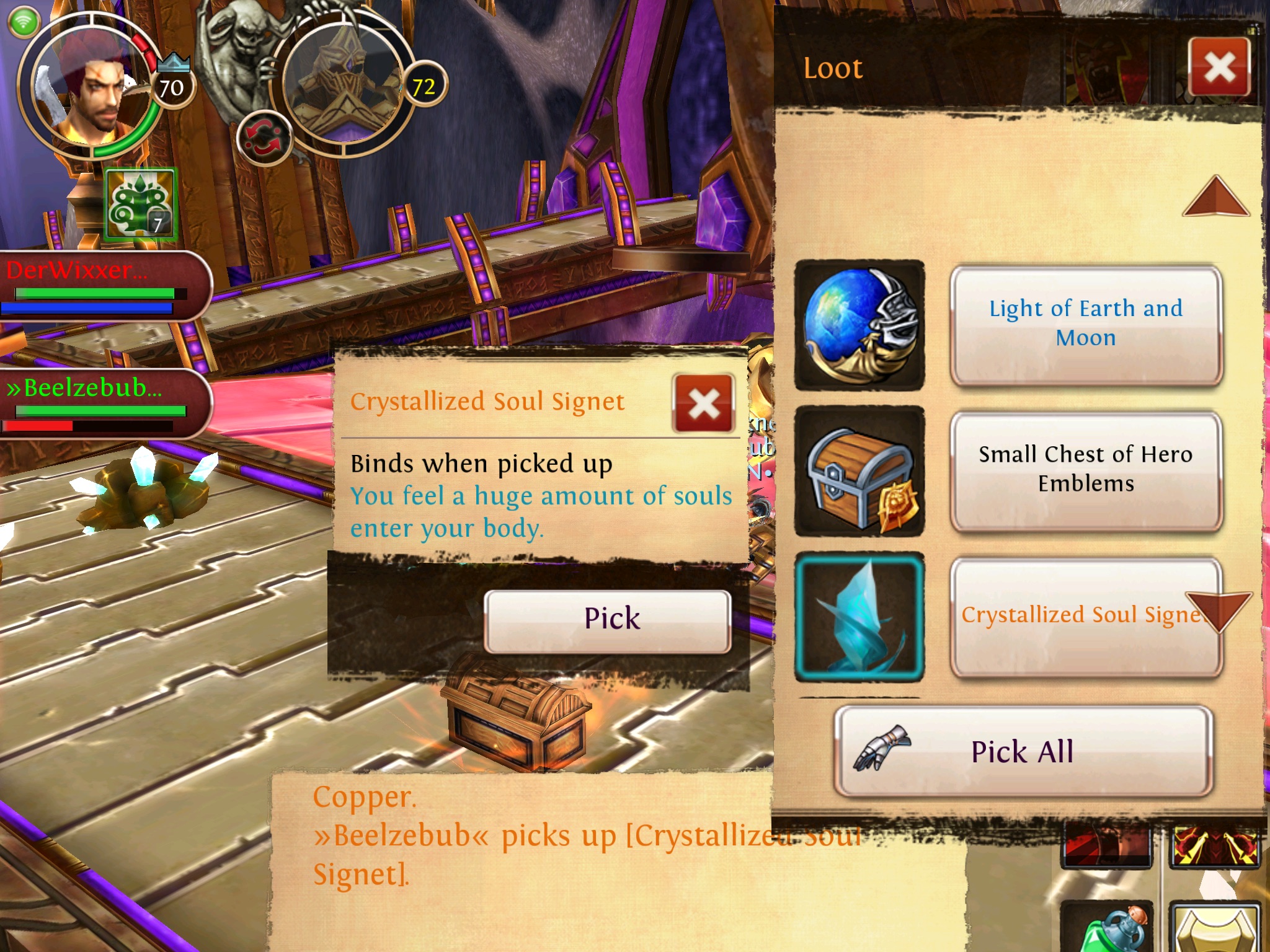This screenshot has width=1270, height=952.
Task: Pick all loot items
Action: pos(1023,752)
